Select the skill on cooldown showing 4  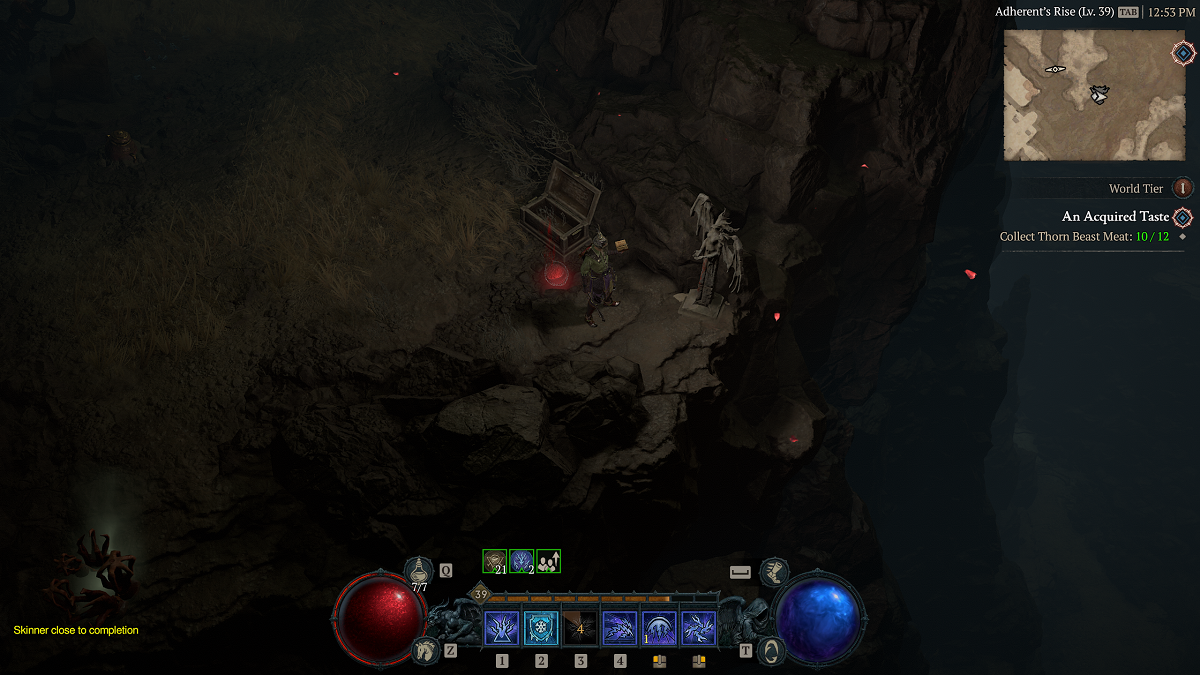pyautogui.click(x=580, y=629)
